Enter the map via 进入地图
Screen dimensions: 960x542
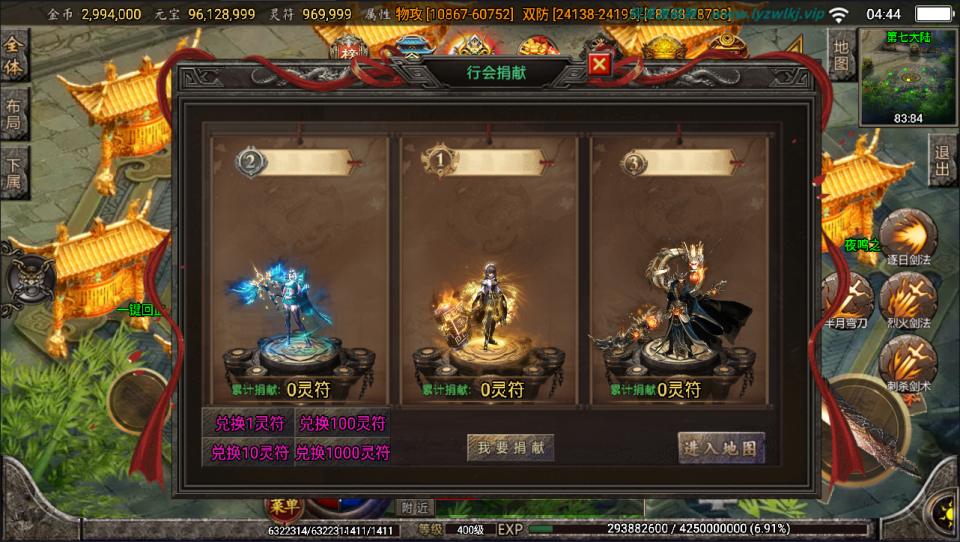[x=721, y=447]
